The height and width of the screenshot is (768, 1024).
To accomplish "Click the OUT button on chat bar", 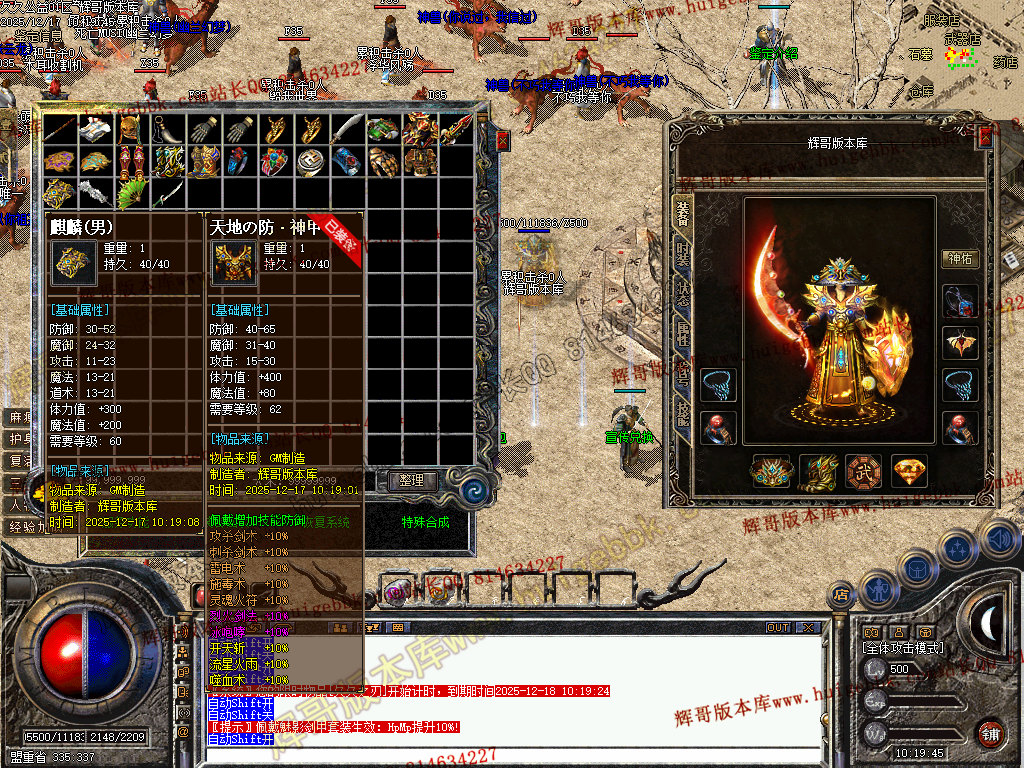I will 778,628.
